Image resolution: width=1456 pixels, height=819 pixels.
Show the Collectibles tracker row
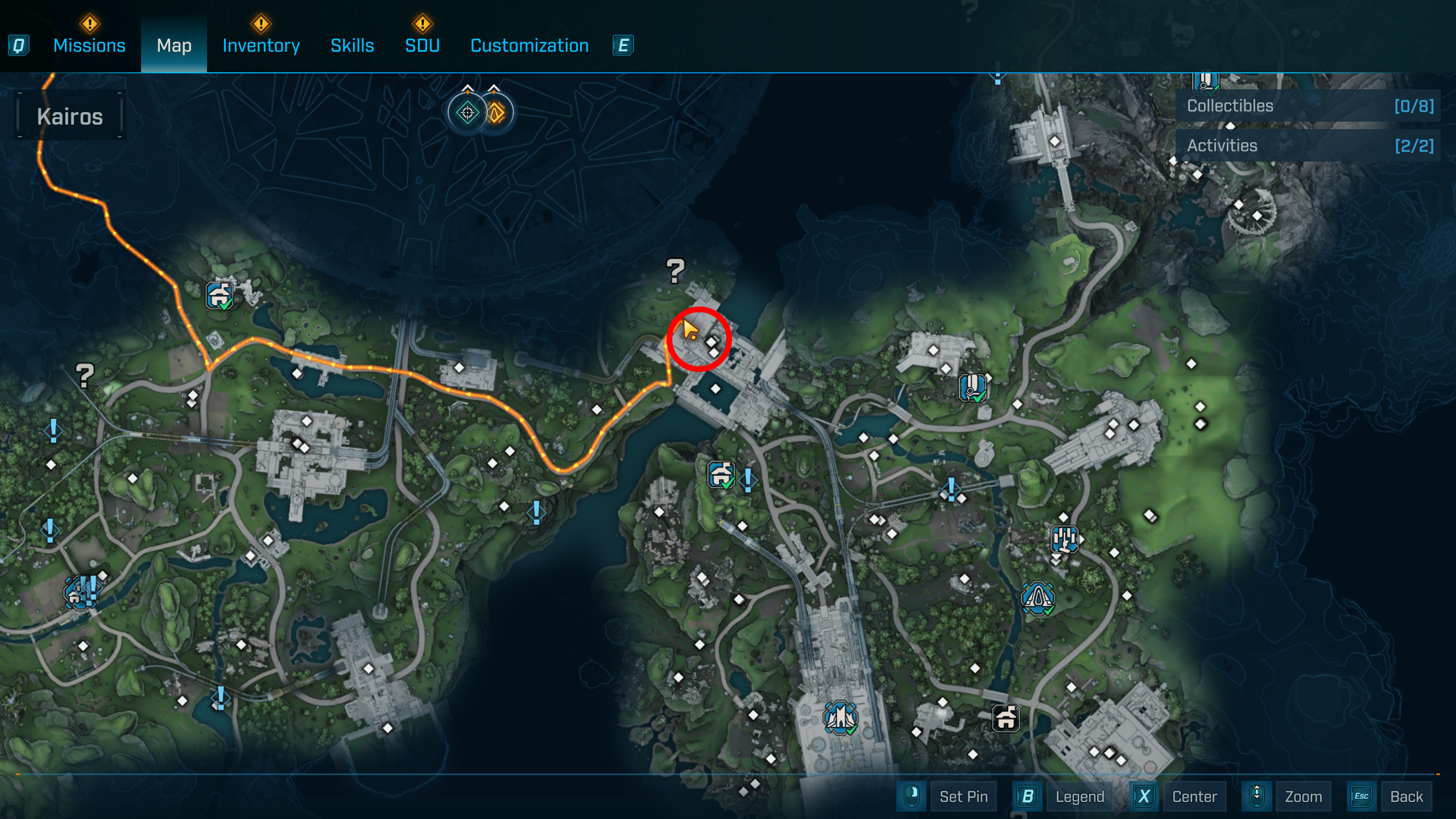(x=1308, y=106)
